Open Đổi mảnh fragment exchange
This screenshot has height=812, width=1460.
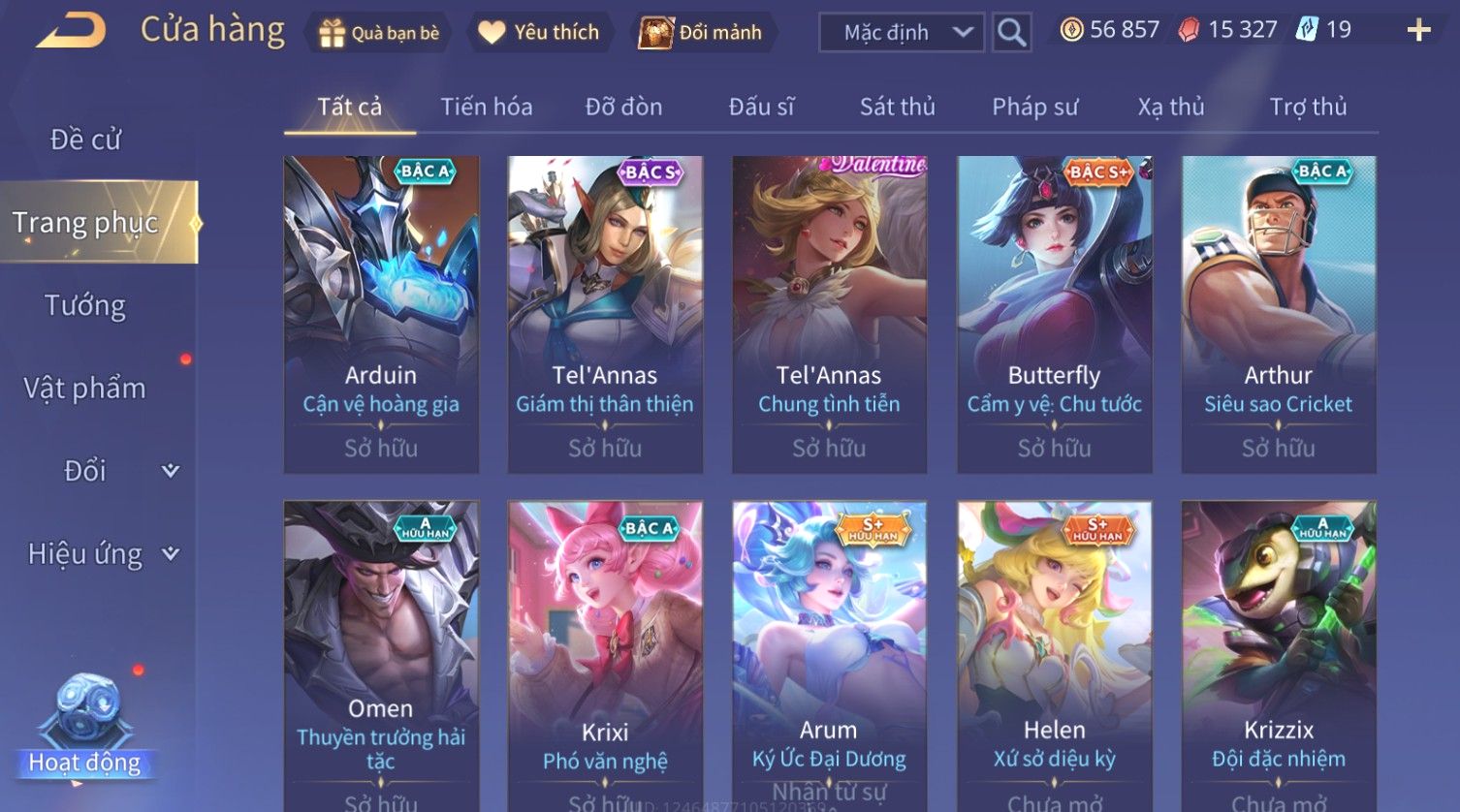tap(701, 33)
